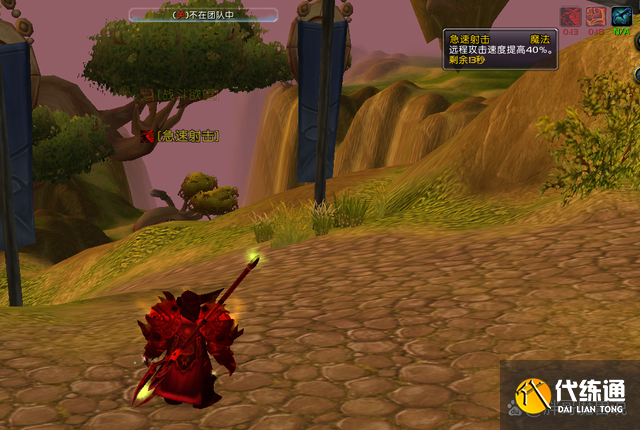
Task: Select the orange fist buff icon
Action: point(596,16)
